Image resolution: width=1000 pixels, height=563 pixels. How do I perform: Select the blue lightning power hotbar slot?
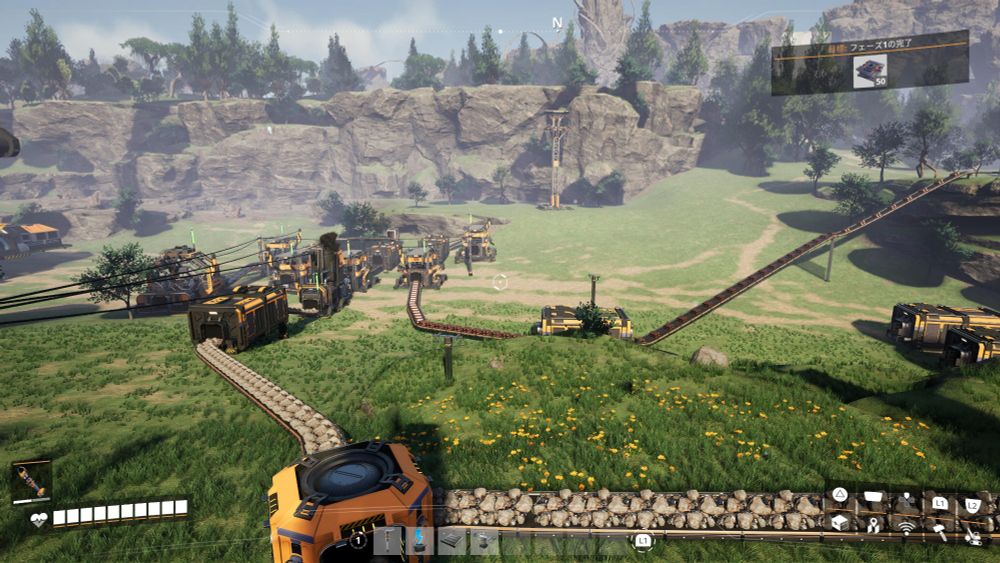pos(421,541)
